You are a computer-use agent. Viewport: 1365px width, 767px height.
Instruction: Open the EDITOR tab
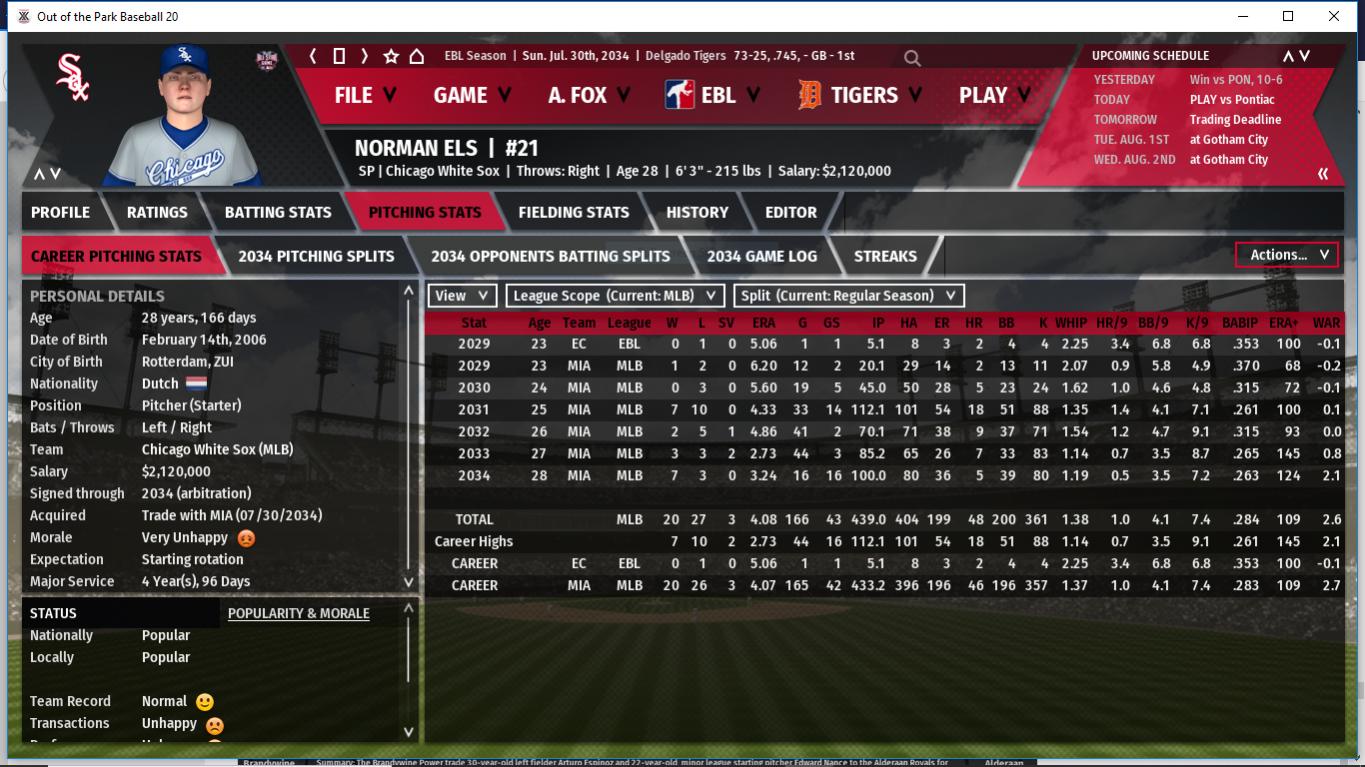pos(790,212)
